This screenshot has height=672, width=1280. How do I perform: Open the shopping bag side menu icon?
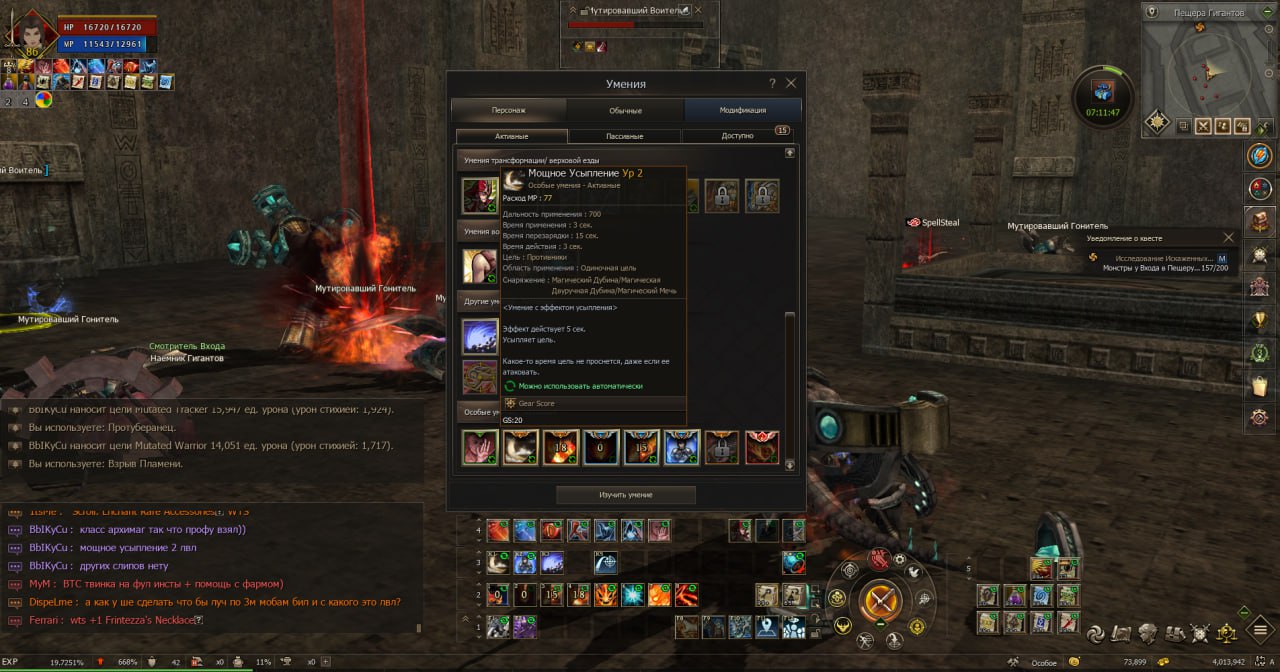coord(1259,384)
